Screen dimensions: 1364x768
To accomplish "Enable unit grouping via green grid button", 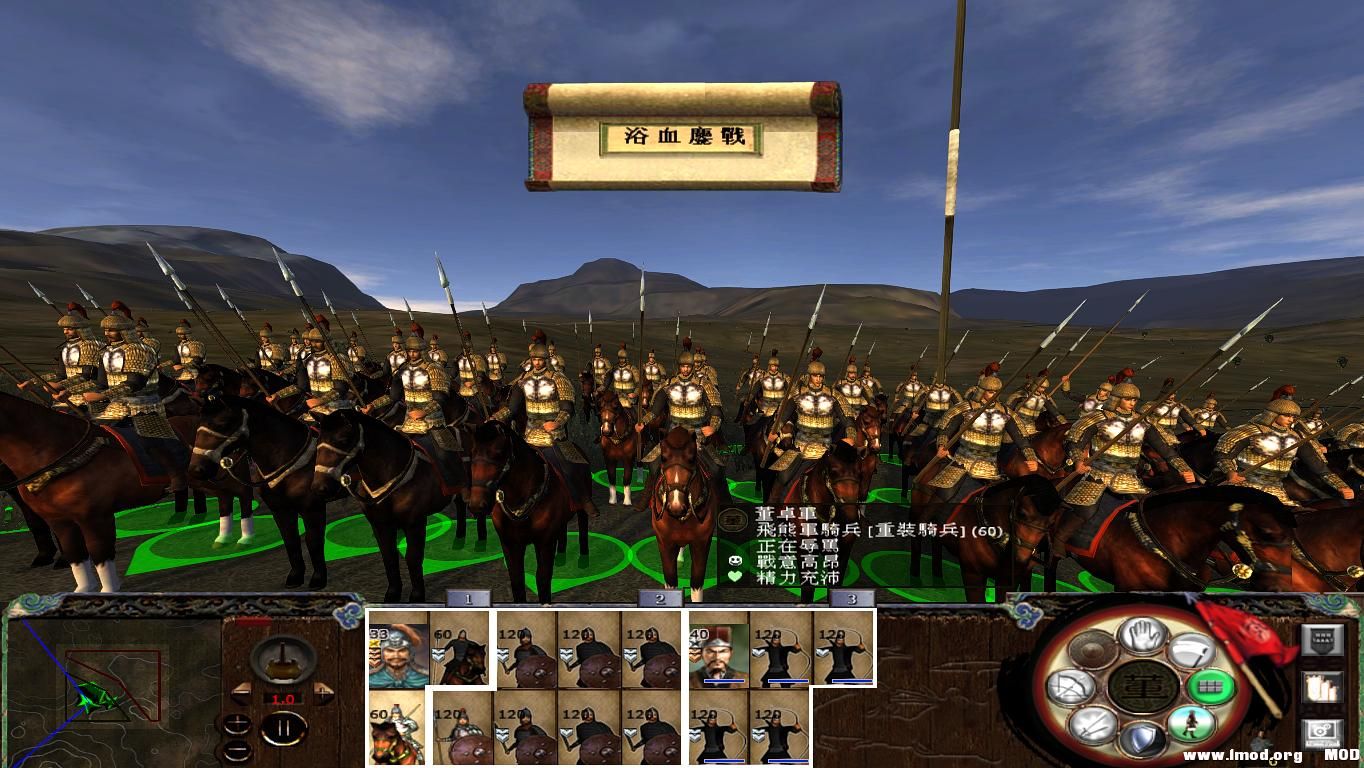I will point(1210,686).
